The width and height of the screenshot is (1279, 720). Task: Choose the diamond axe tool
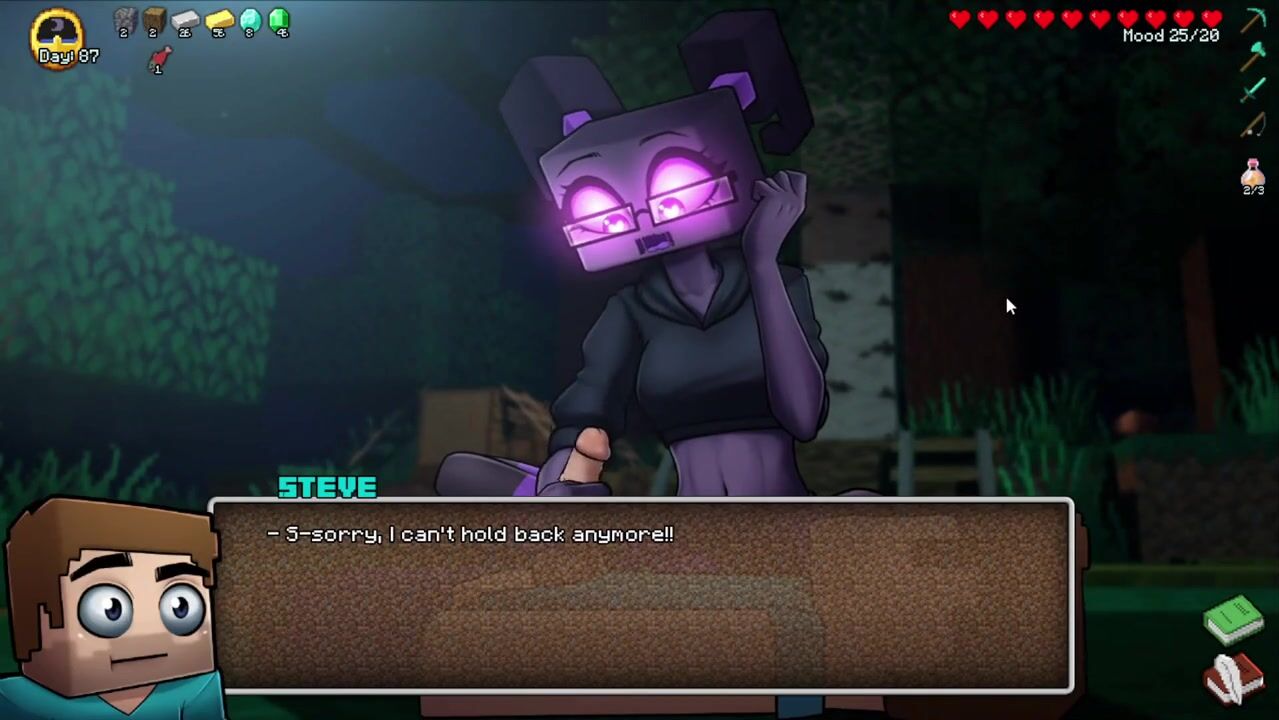pos(1253,56)
